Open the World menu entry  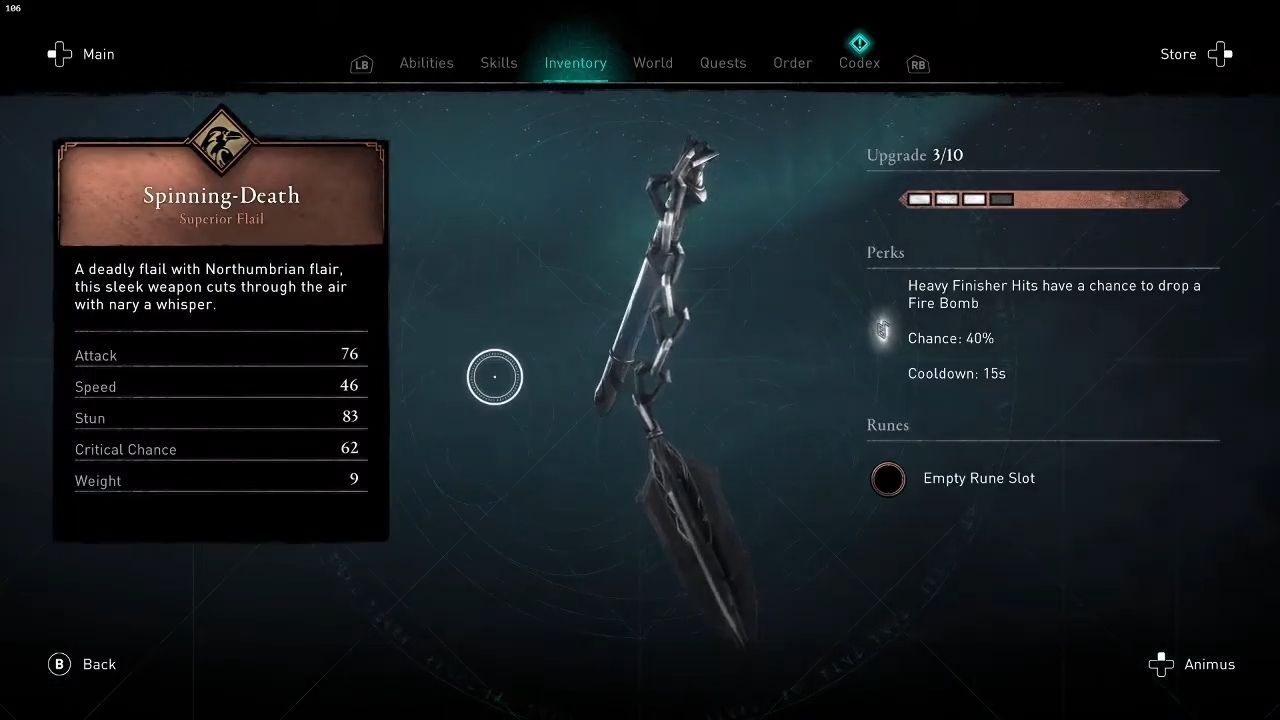click(653, 63)
